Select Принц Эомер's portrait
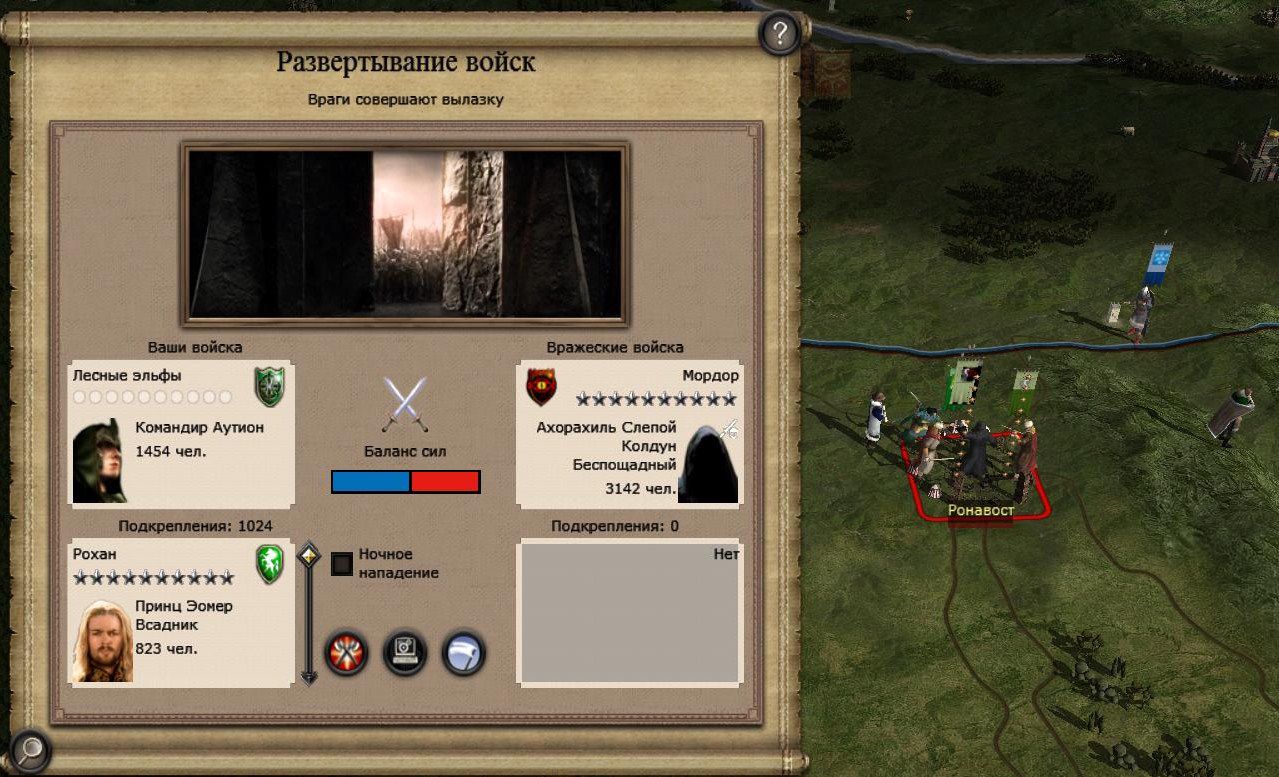 [x=102, y=641]
